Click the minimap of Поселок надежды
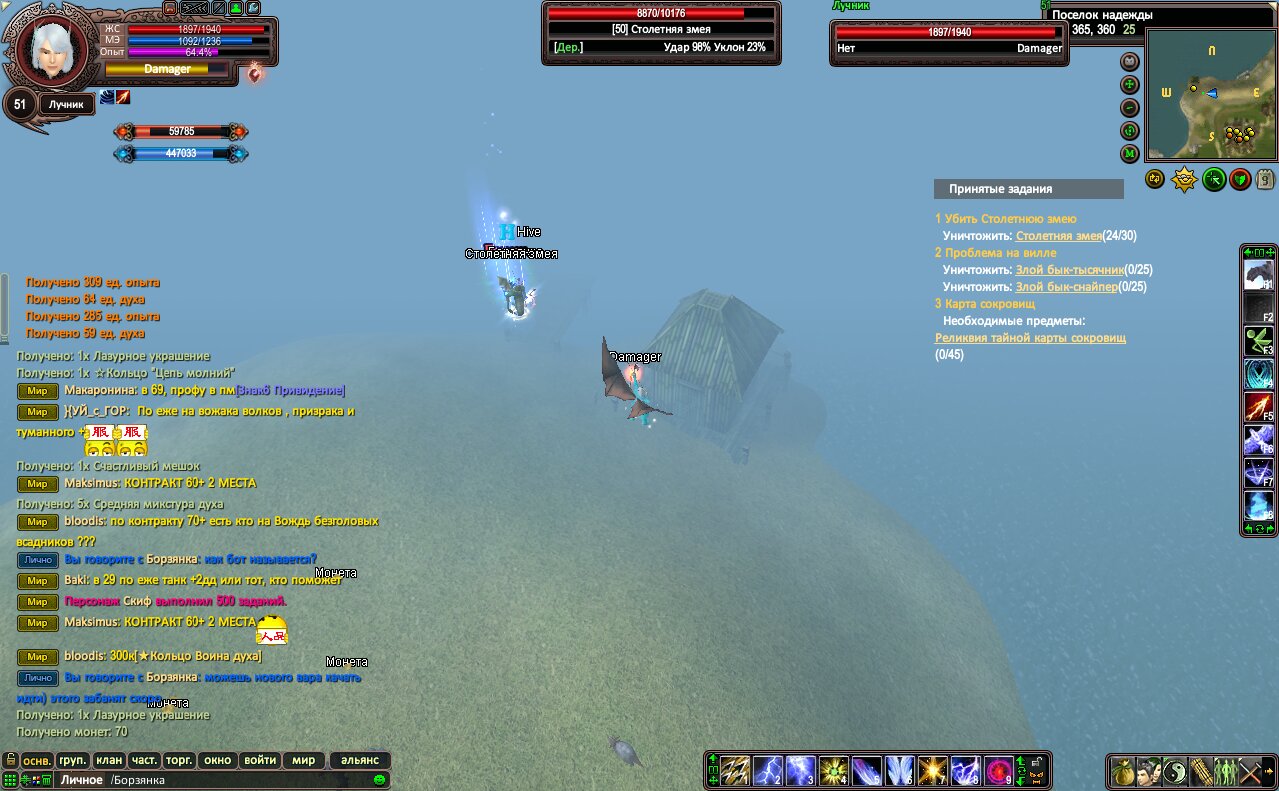This screenshot has height=791, width=1279. 1211,93
